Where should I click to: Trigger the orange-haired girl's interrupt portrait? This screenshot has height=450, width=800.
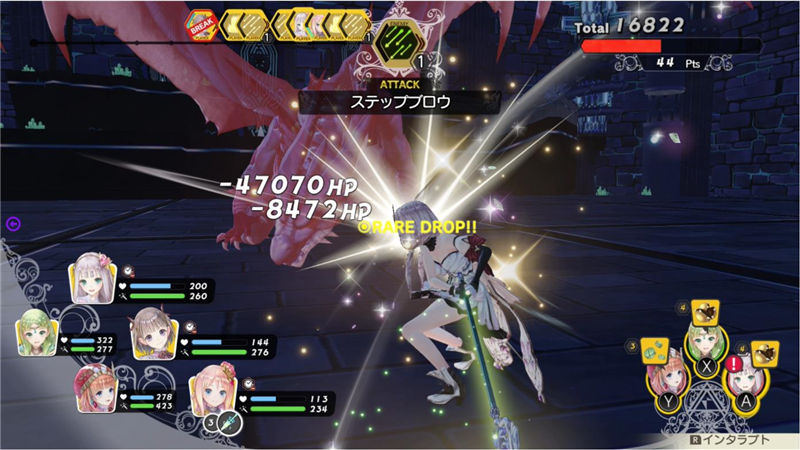pos(665,382)
